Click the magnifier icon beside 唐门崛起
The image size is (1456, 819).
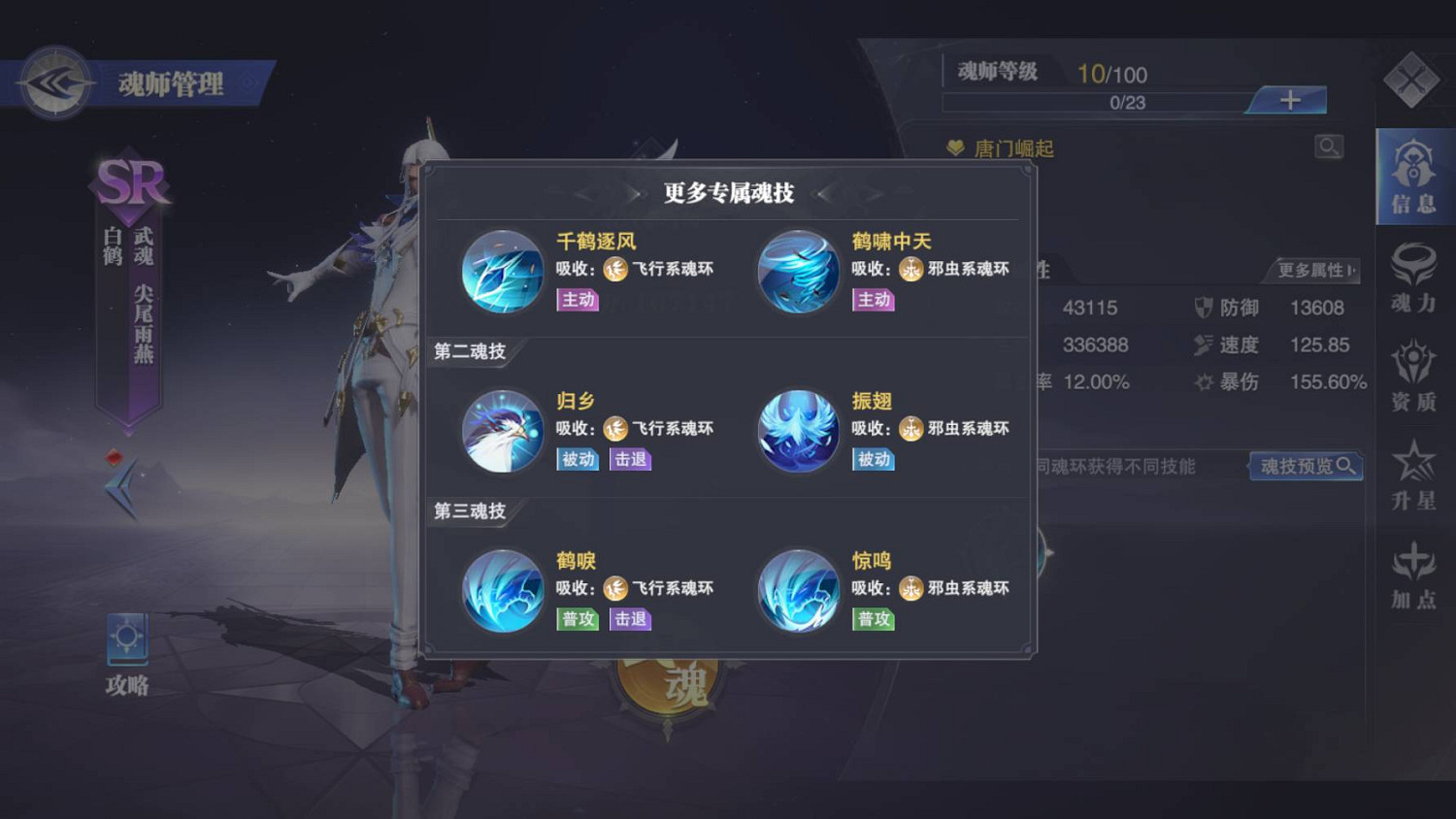tap(1328, 147)
